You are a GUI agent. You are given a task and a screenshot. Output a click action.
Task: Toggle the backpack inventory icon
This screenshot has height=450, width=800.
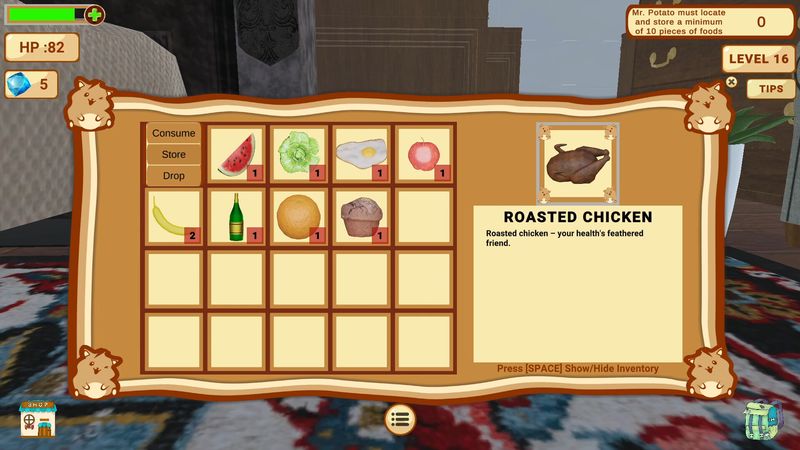764,420
